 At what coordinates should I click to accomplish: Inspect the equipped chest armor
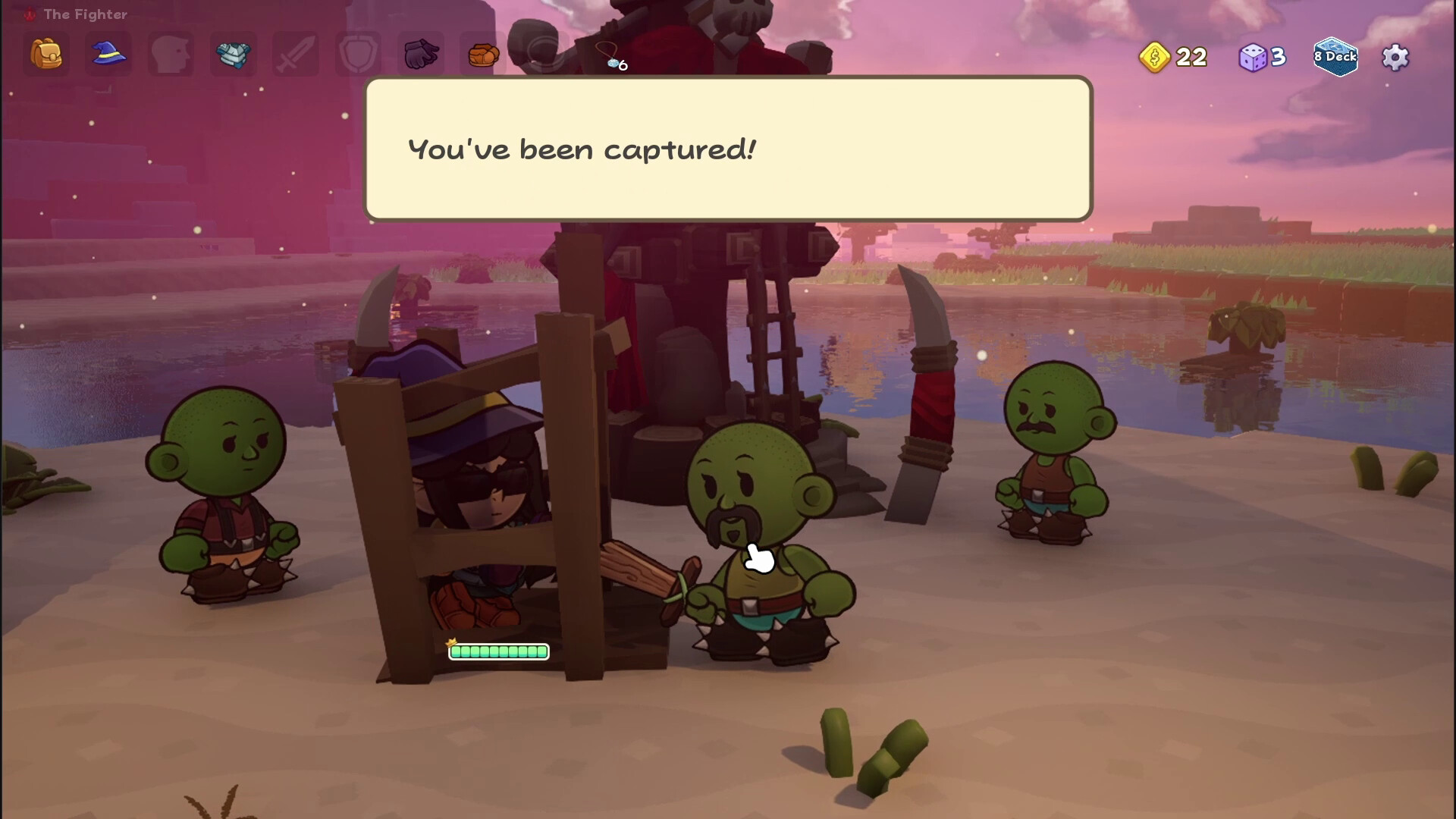(233, 53)
